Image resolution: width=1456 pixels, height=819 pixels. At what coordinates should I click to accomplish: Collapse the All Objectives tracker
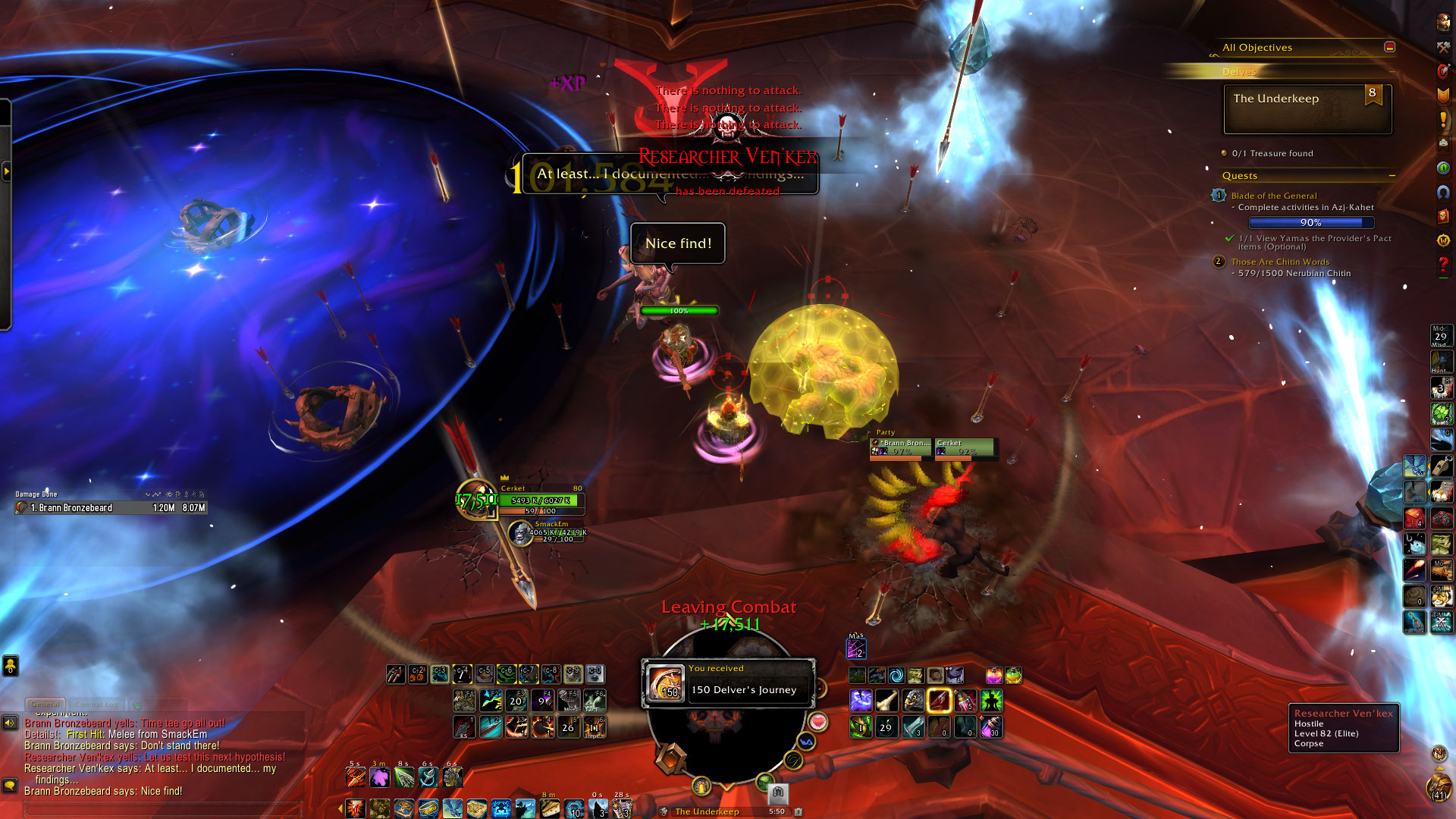click(1389, 47)
